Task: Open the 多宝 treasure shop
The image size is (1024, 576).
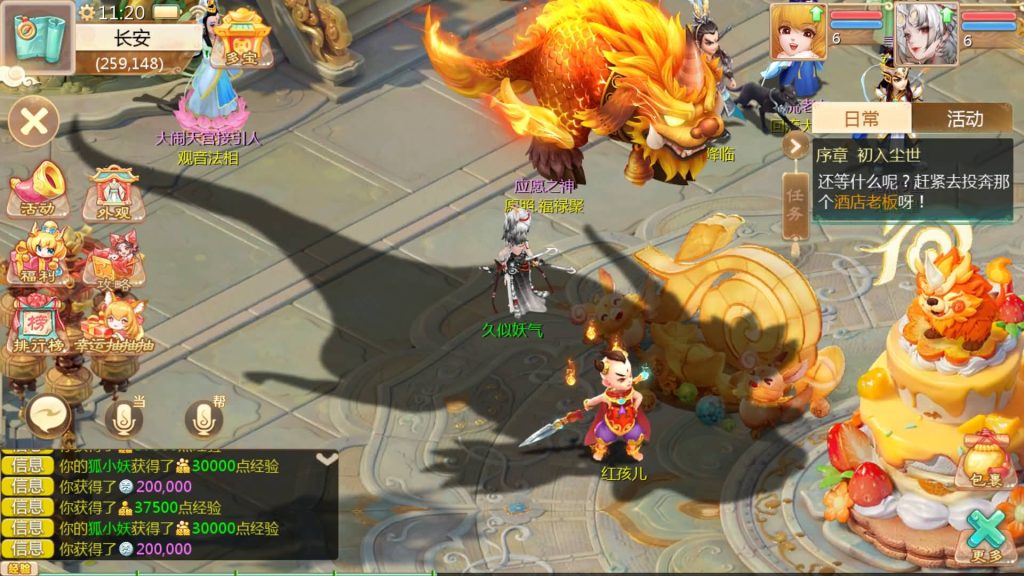Action: [x=241, y=38]
